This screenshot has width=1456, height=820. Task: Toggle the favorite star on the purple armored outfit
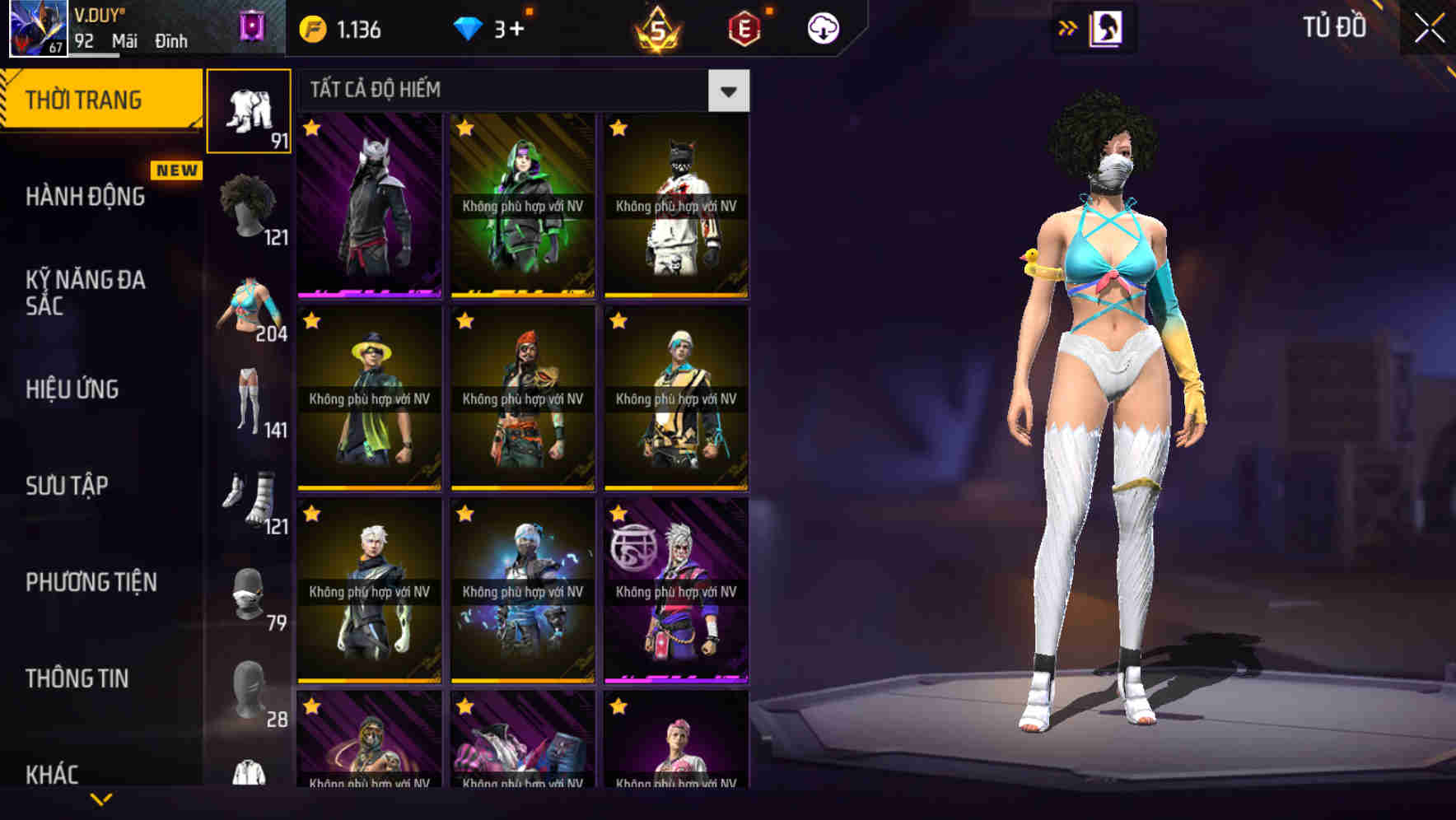[x=313, y=129]
